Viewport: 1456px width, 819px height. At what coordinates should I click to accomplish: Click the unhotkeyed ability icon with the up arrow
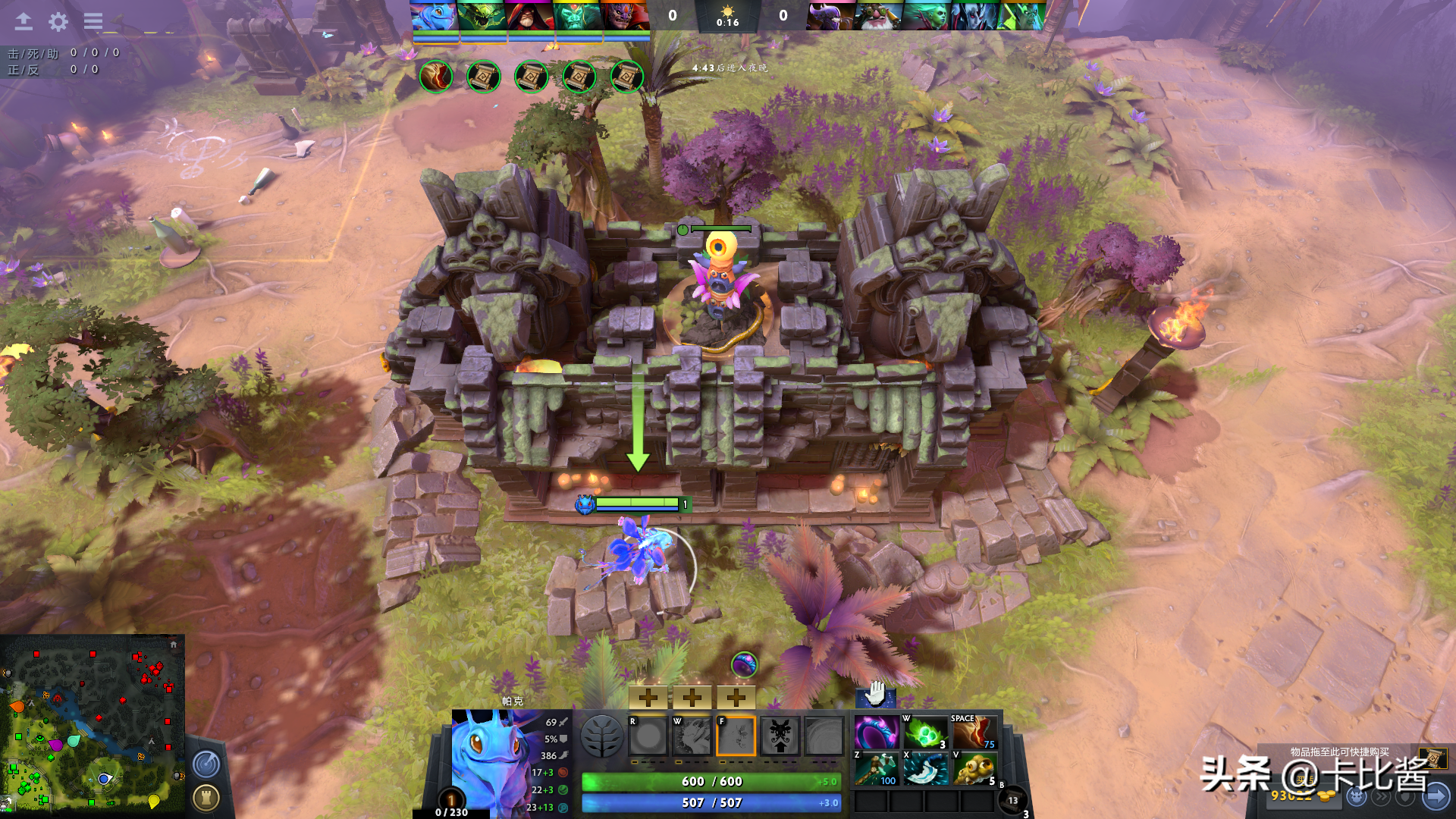(780, 736)
